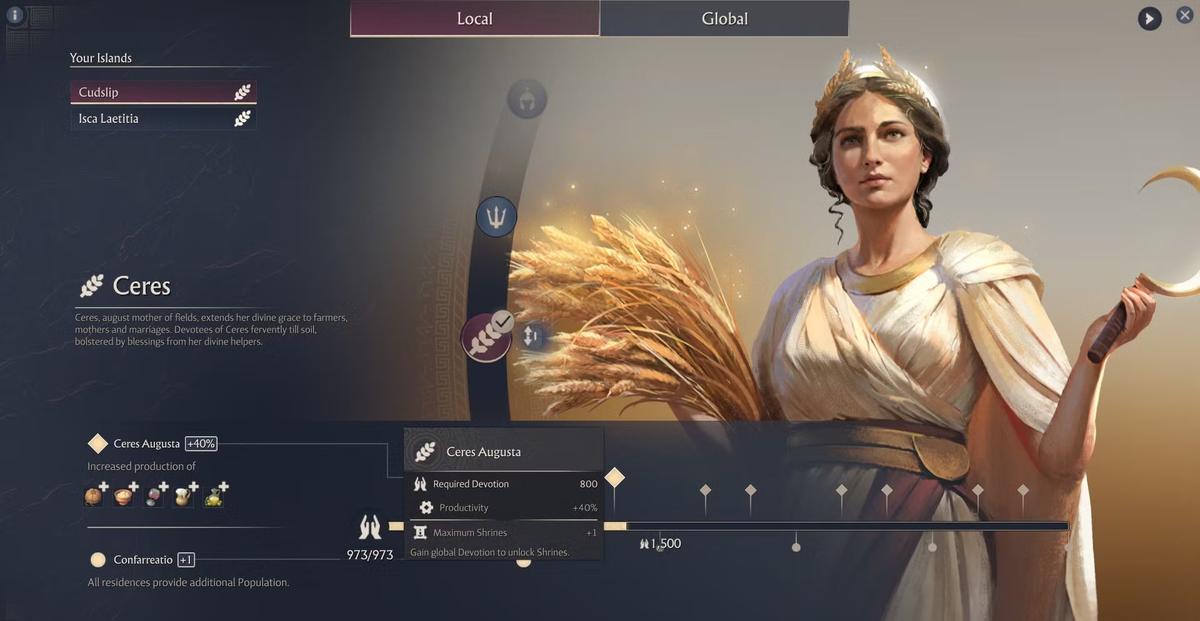The height and width of the screenshot is (621, 1200).
Task: Select the Ceres wheat deity icon
Action: pyautogui.click(x=486, y=336)
